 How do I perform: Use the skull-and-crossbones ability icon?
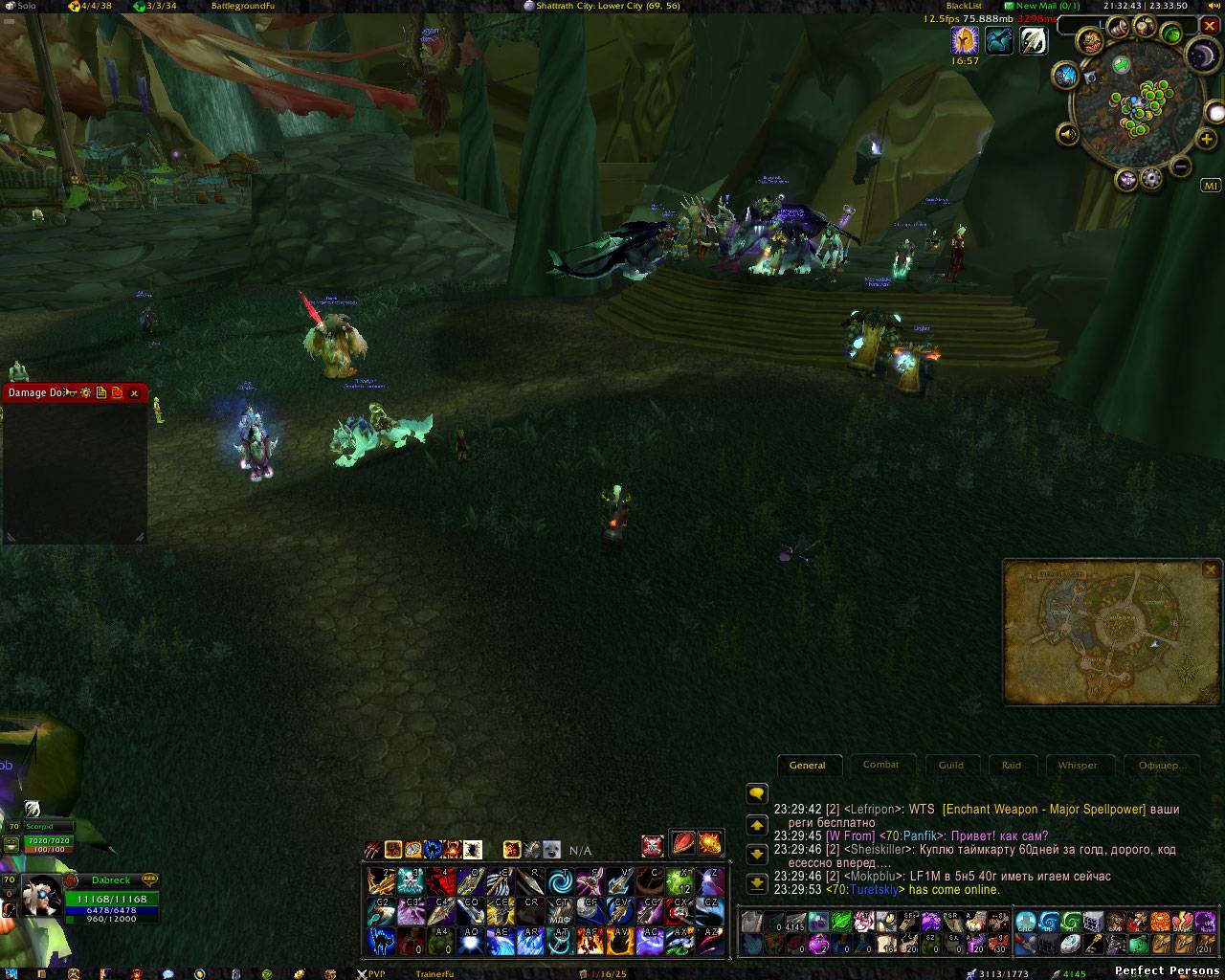pos(653,845)
